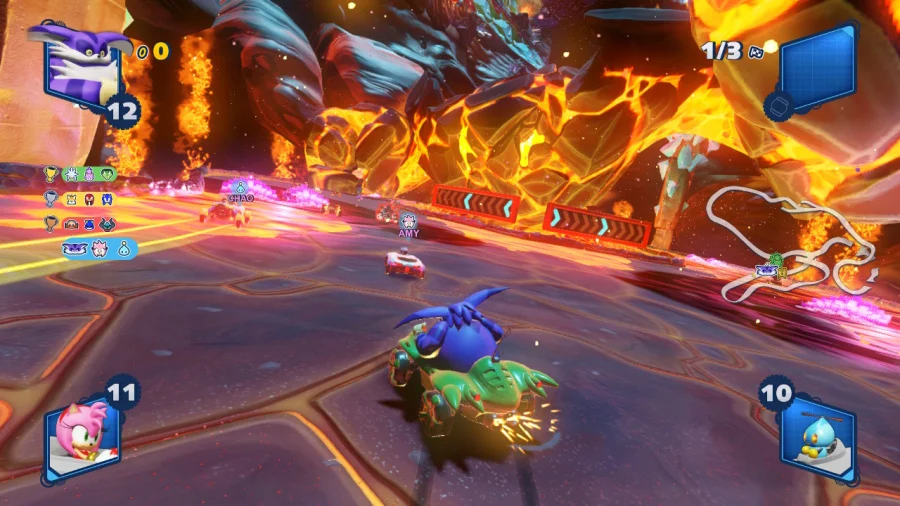
Task: Click the CHAO name tag marker
Action: point(240,193)
